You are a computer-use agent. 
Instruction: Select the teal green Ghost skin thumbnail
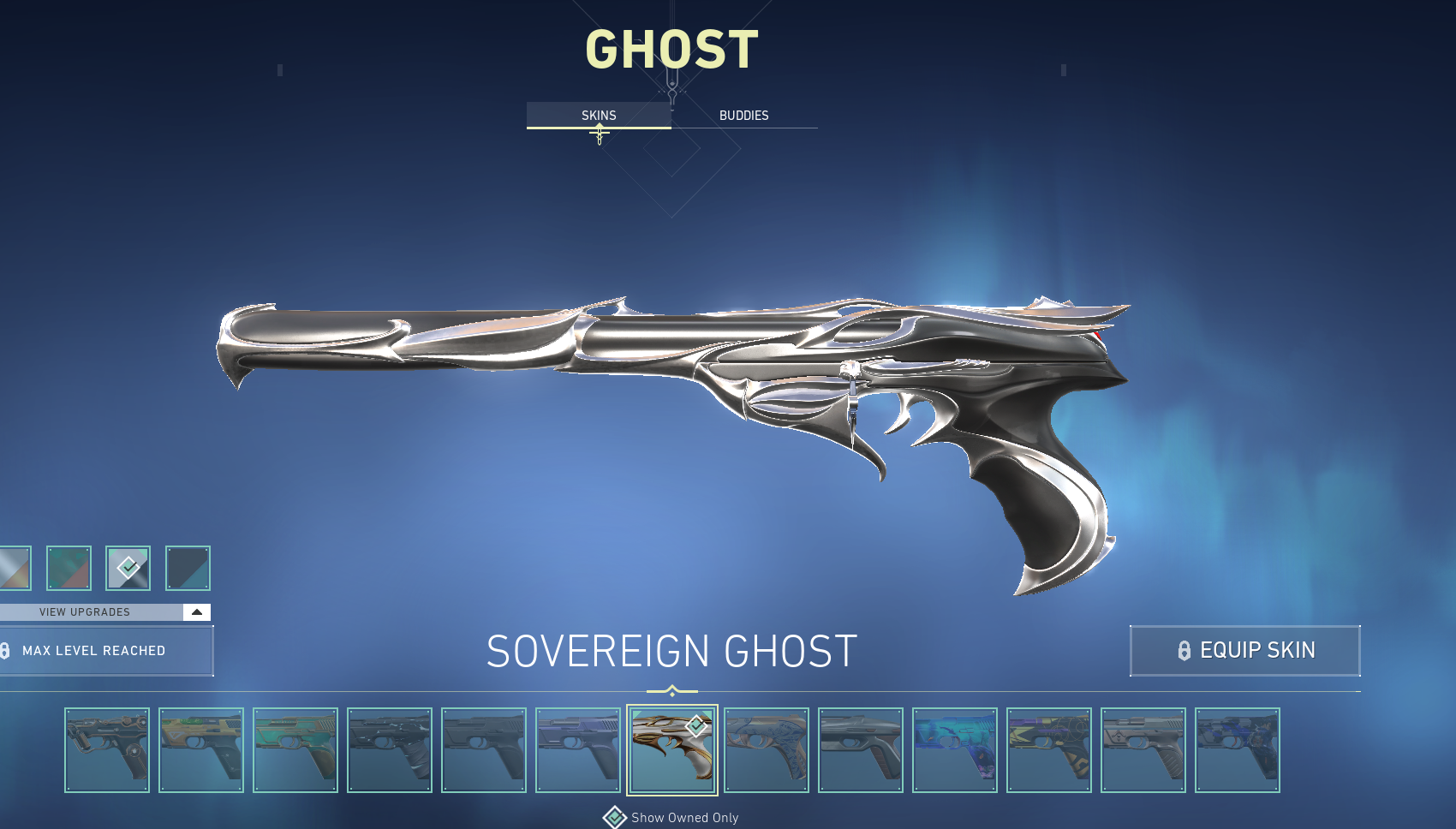coord(295,750)
